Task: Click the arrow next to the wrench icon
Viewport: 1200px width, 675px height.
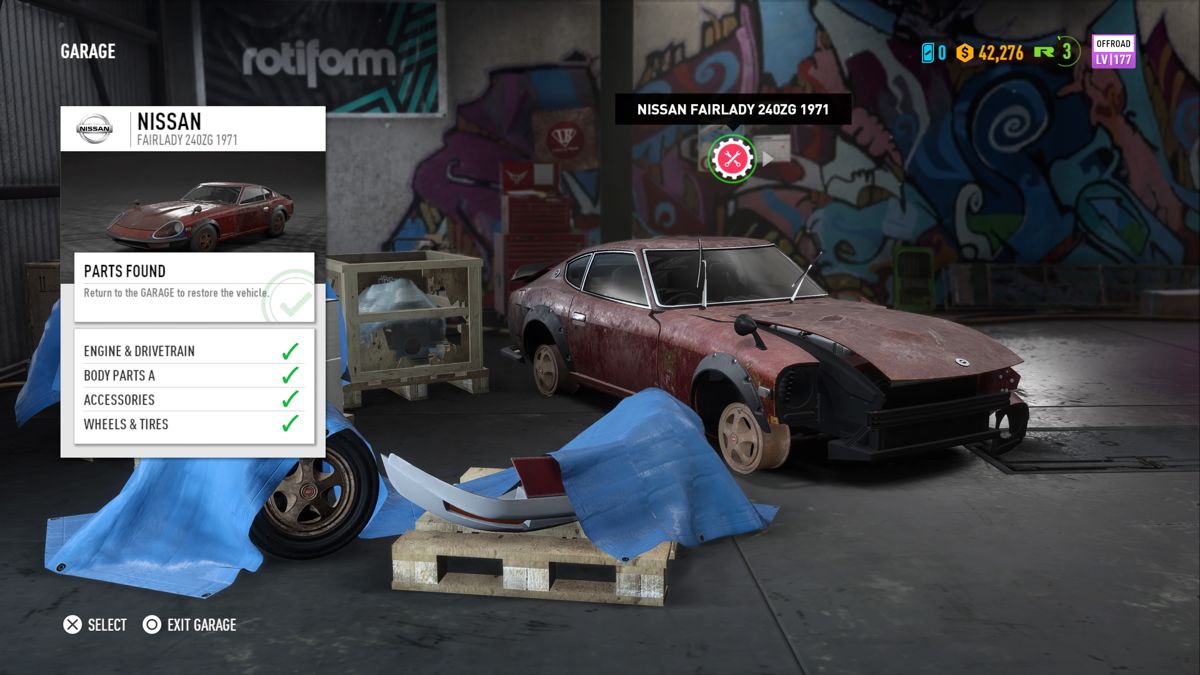Action: tap(768, 158)
